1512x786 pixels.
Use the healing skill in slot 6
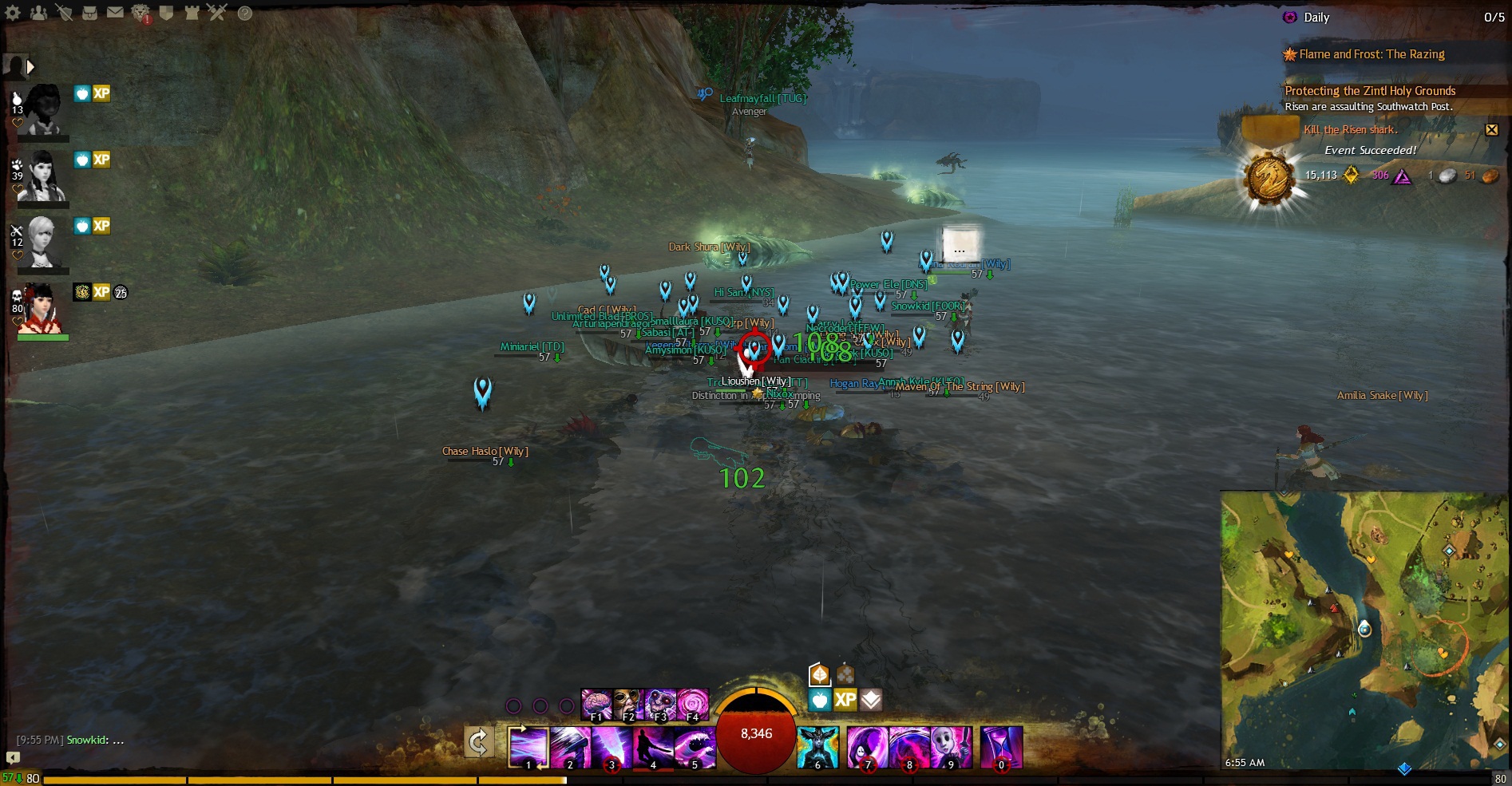(x=817, y=747)
